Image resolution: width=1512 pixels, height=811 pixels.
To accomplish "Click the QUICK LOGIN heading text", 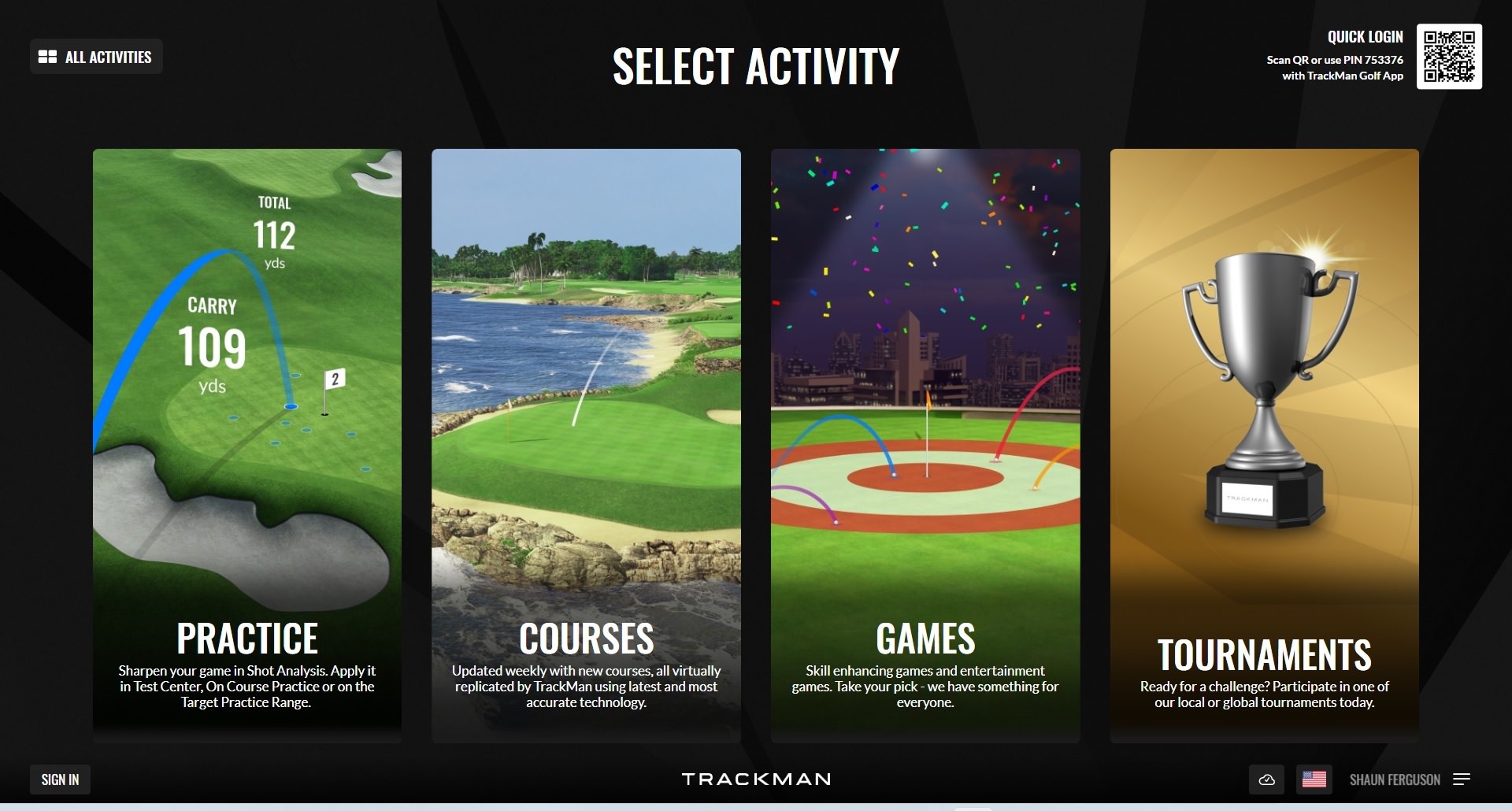I will tap(1364, 35).
